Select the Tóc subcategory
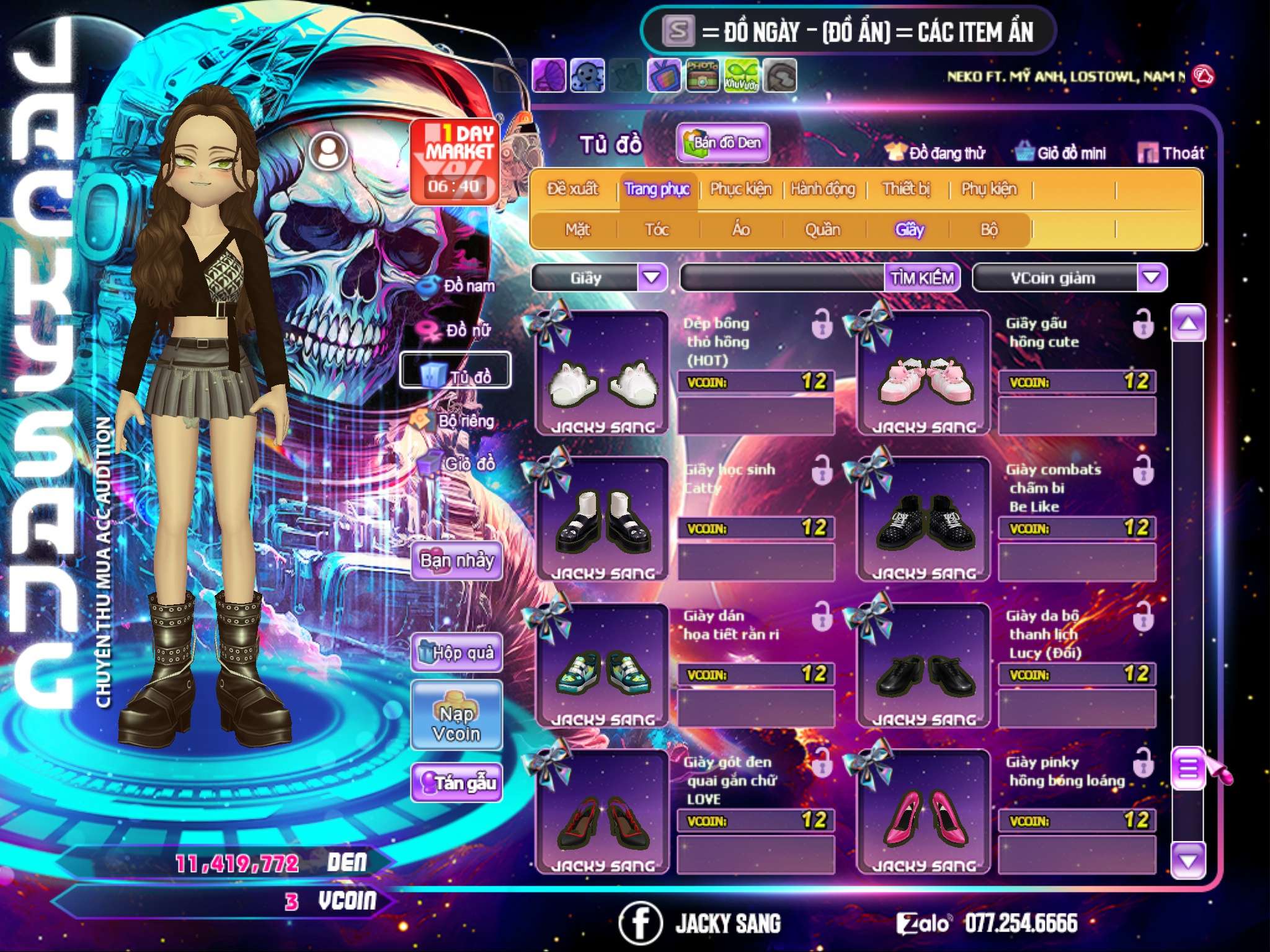 657,230
